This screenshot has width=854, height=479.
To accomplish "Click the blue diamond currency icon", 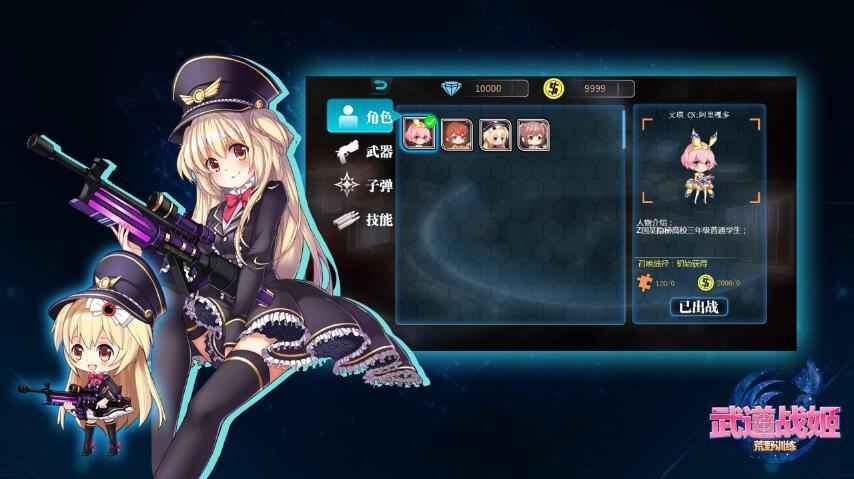I will coord(453,89).
